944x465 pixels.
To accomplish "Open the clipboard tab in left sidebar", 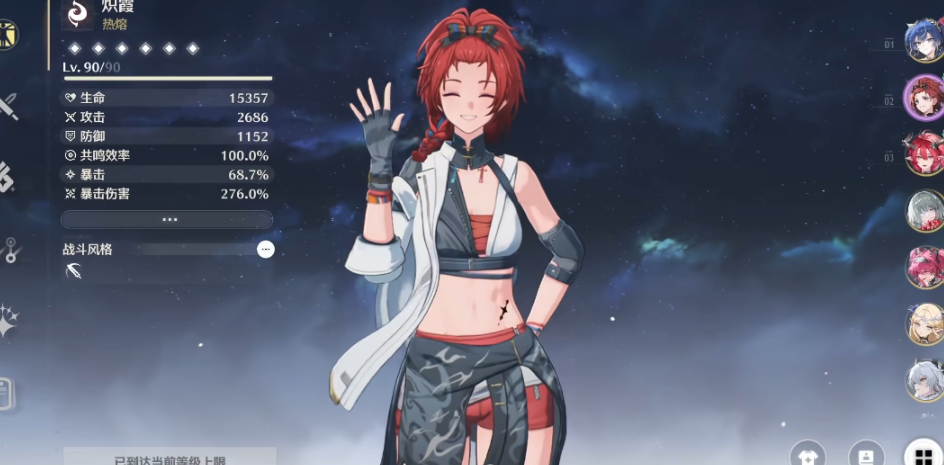I will point(6,393).
